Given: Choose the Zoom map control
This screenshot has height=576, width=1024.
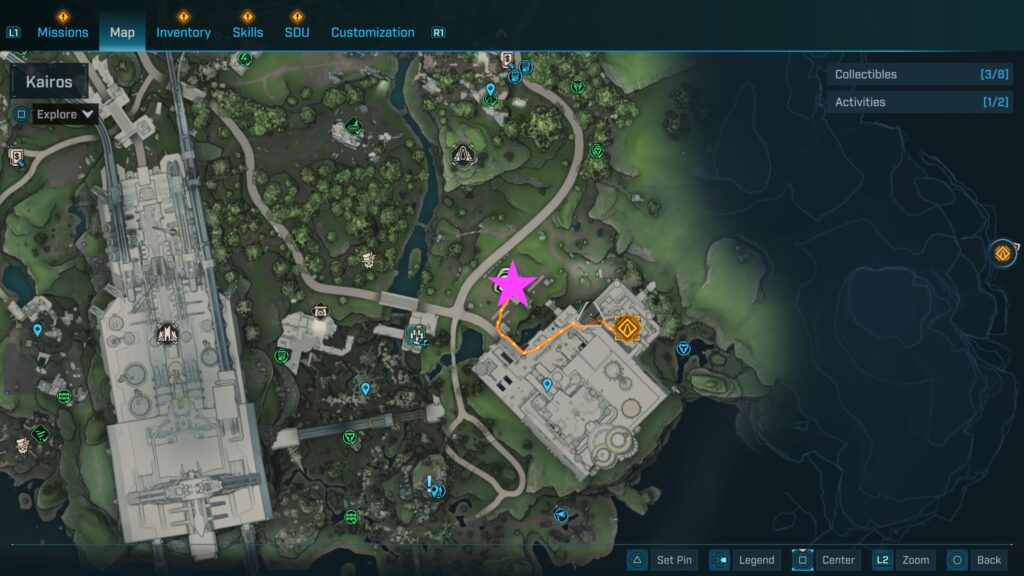Looking at the screenshot, I should point(903,560).
